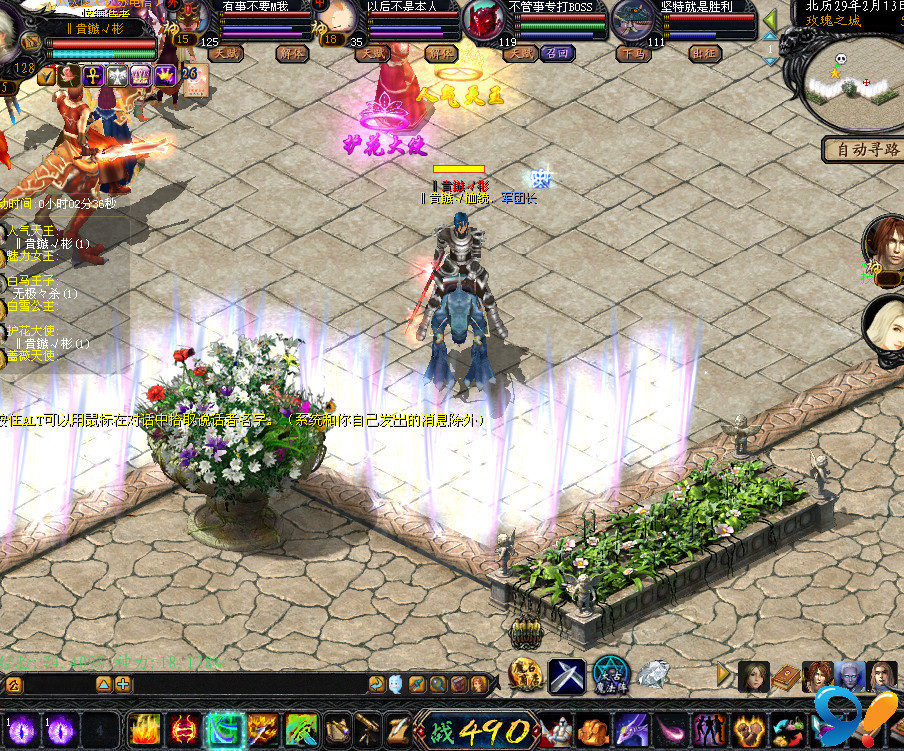Image resolution: width=904 pixels, height=751 pixels.
Task: Select the 不管事专打BOSS red demon portrait
Action: 484,20
